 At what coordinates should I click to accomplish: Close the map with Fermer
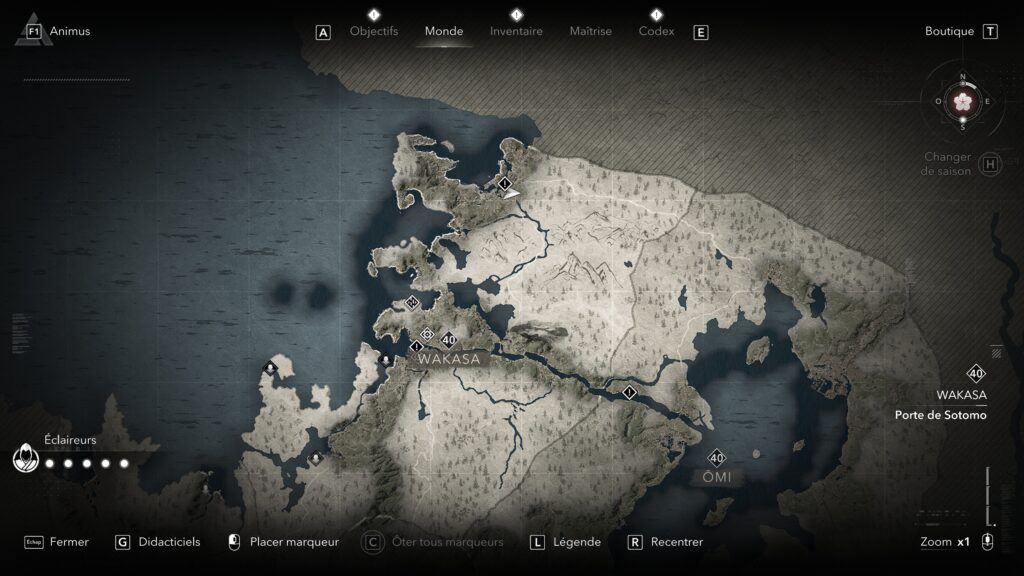coord(69,542)
